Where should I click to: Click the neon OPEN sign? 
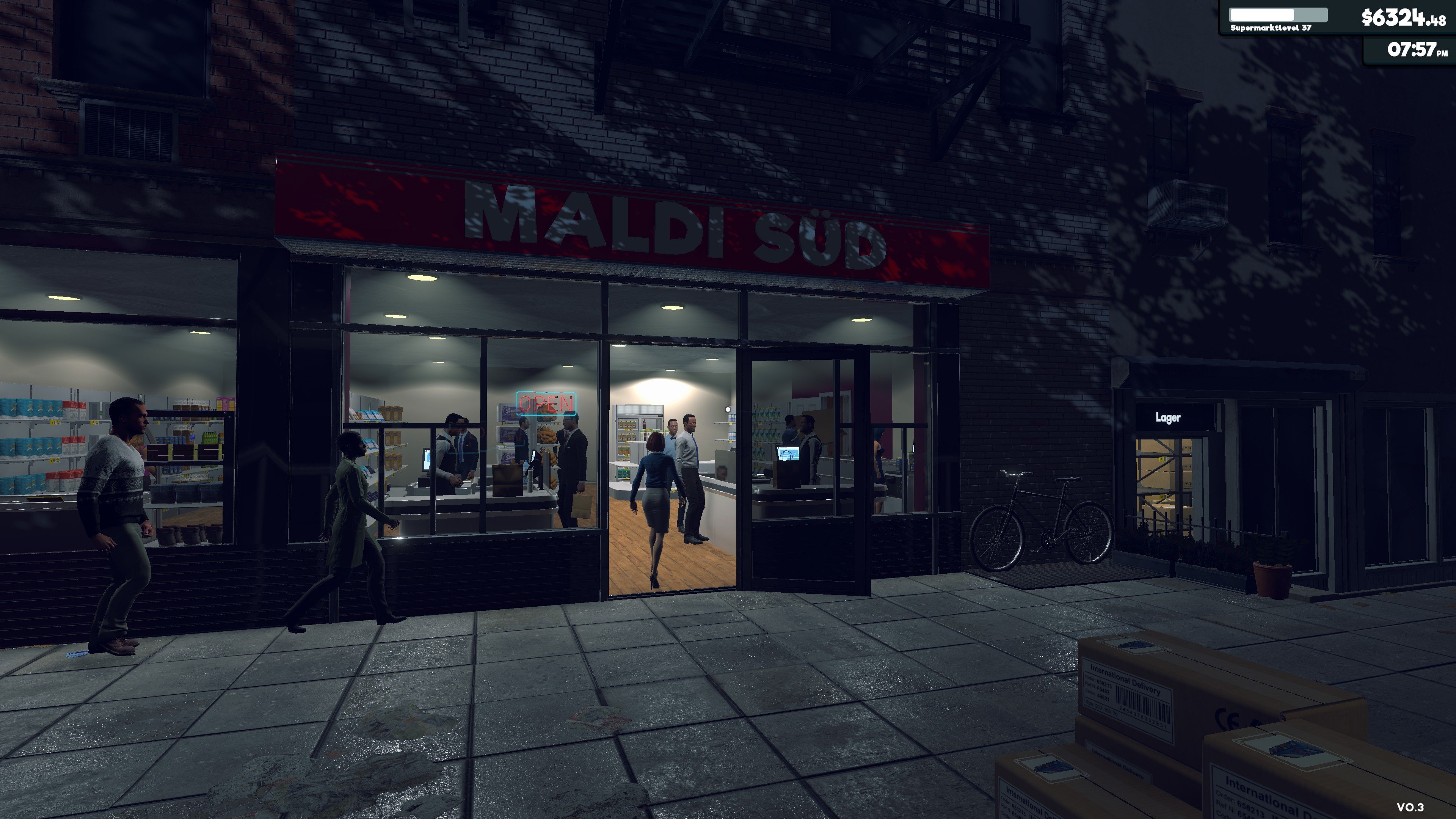pyautogui.click(x=546, y=403)
